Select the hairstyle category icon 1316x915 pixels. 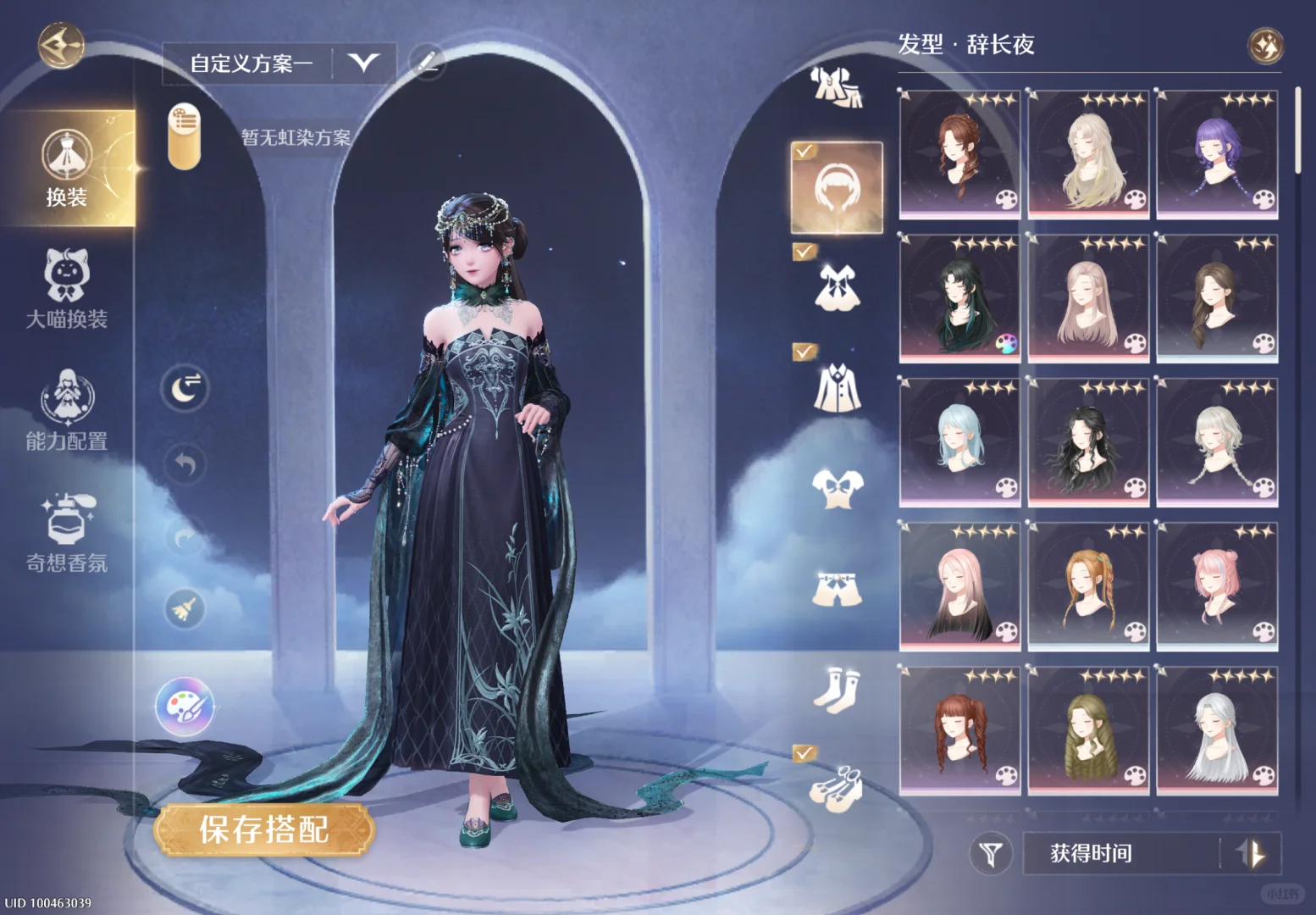[x=837, y=188]
